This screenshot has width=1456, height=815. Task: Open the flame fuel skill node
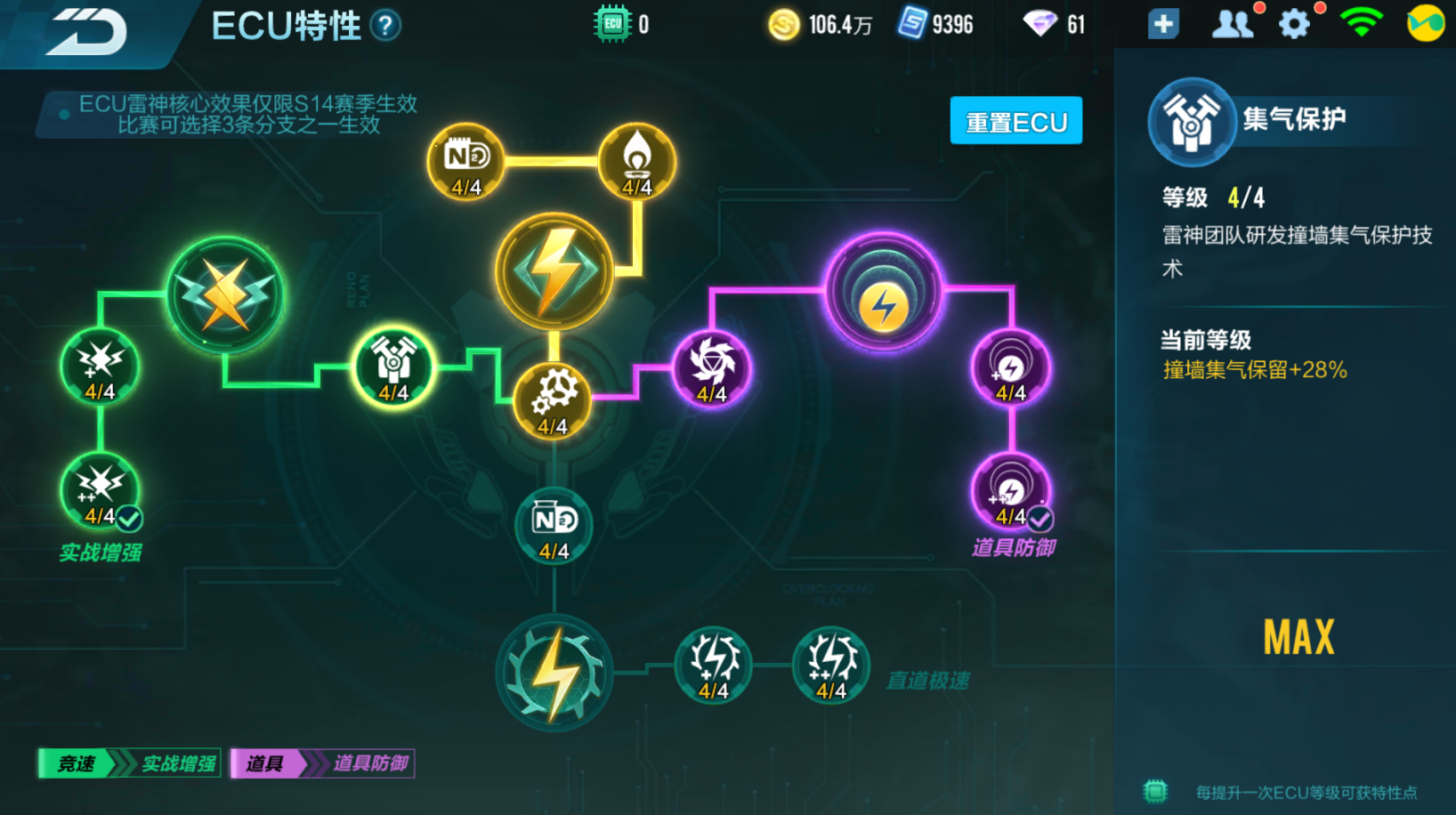click(x=637, y=161)
